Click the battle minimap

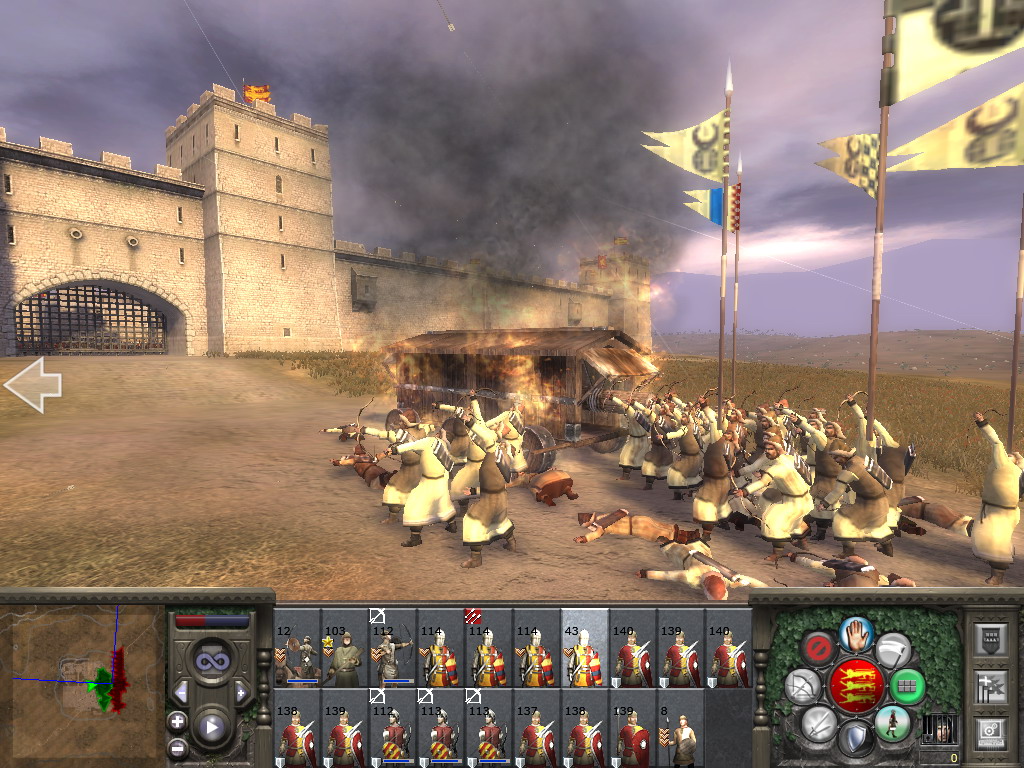pos(83,682)
